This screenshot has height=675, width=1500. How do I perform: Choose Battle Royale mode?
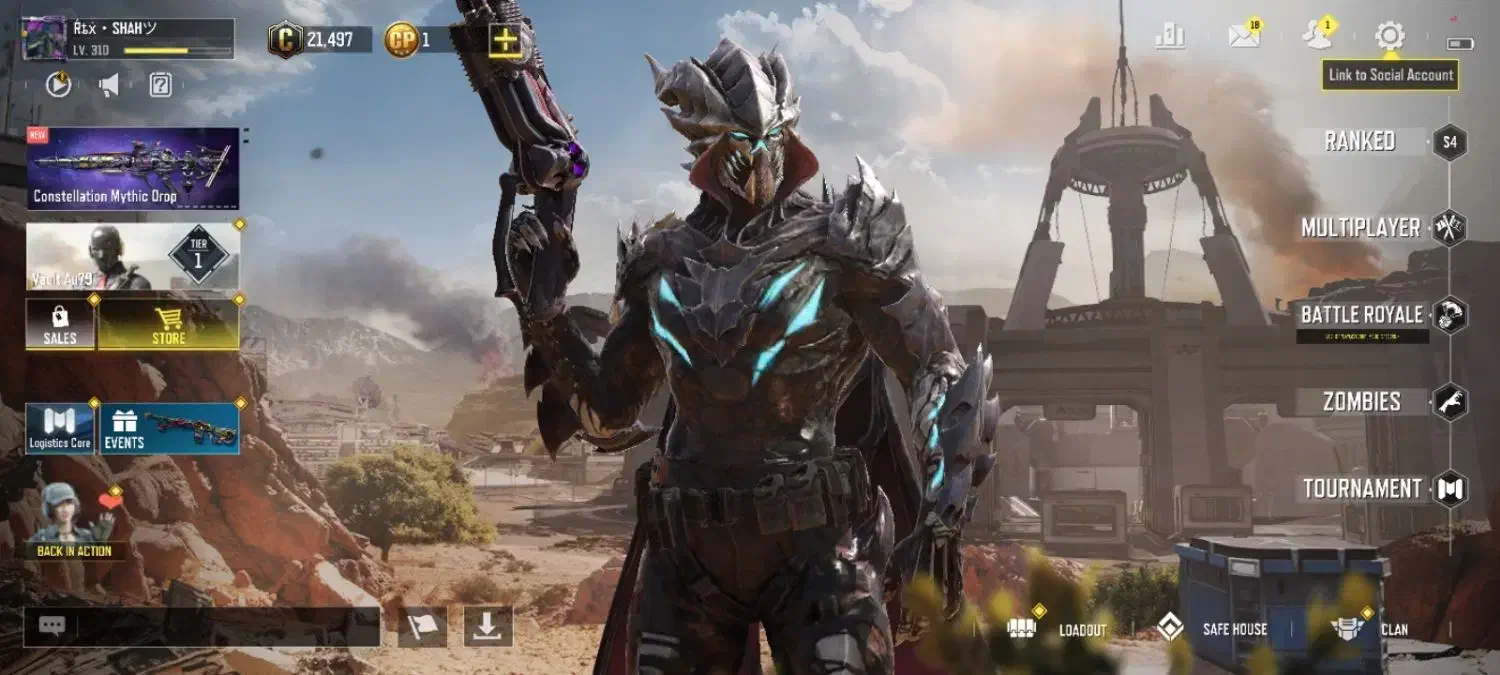(1362, 316)
